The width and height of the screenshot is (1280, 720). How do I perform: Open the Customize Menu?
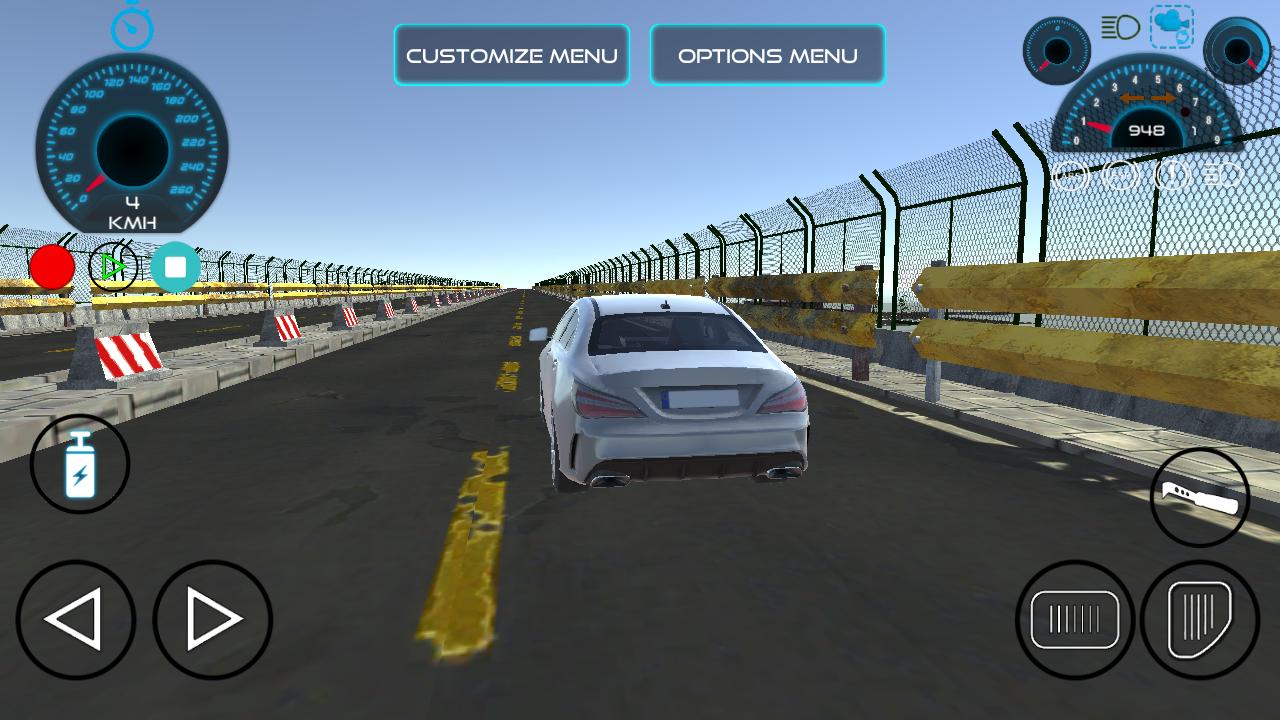(511, 55)
